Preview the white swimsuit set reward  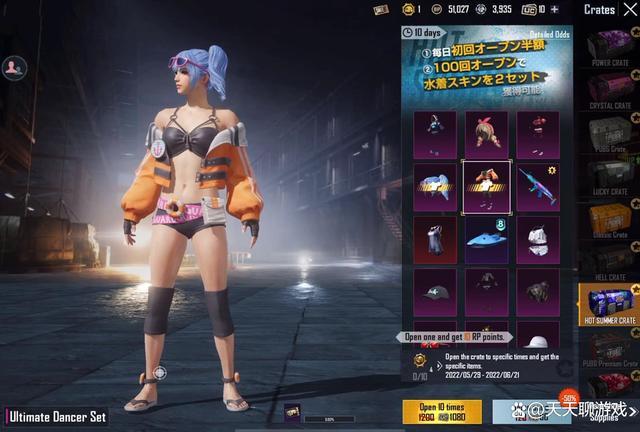pyautogui.click(x=537, y=238)
